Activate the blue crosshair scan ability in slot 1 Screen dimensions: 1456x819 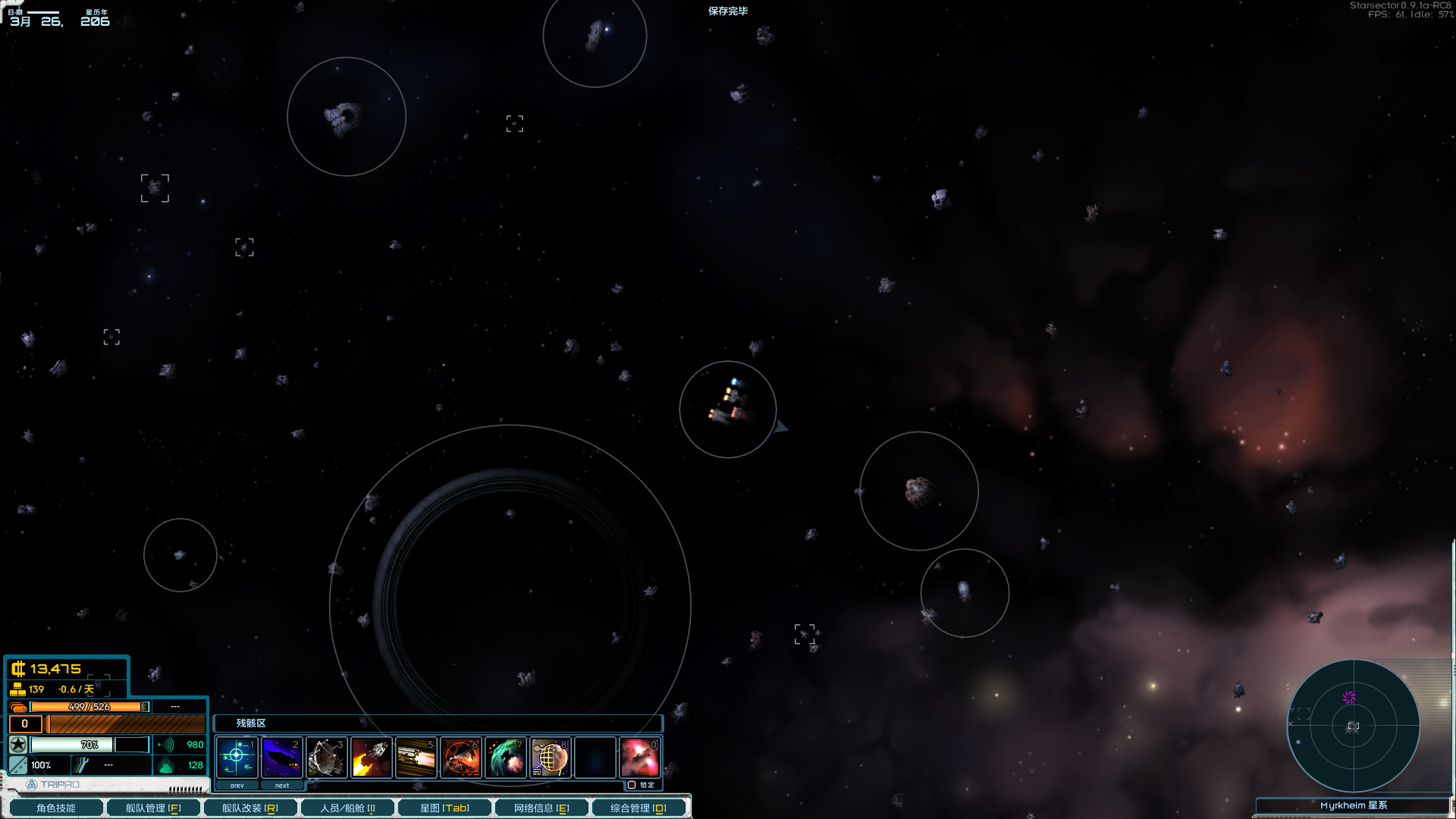[x=237, y=757]
